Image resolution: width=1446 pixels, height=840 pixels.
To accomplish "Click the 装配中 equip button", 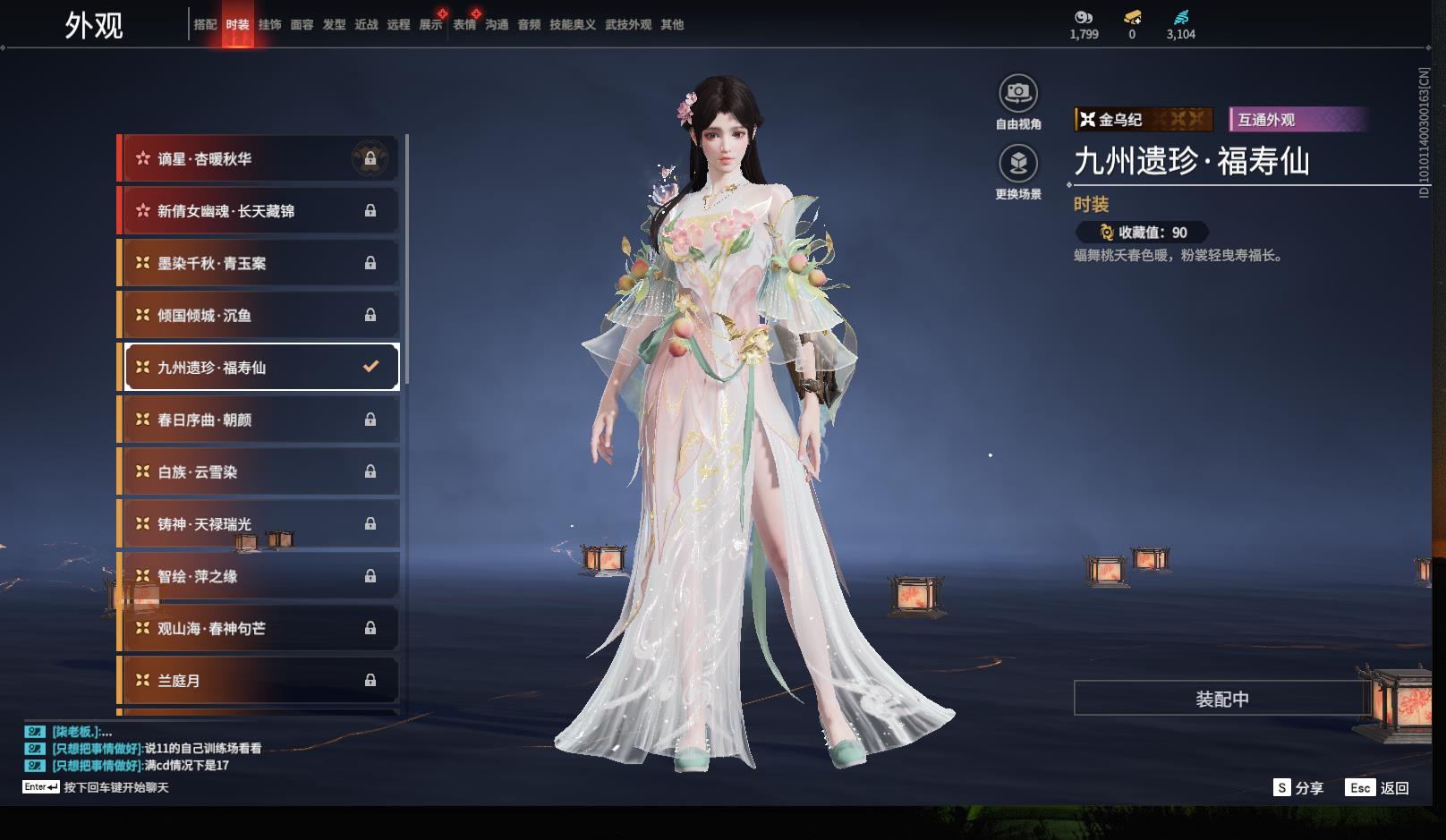I will (1221, 699).
